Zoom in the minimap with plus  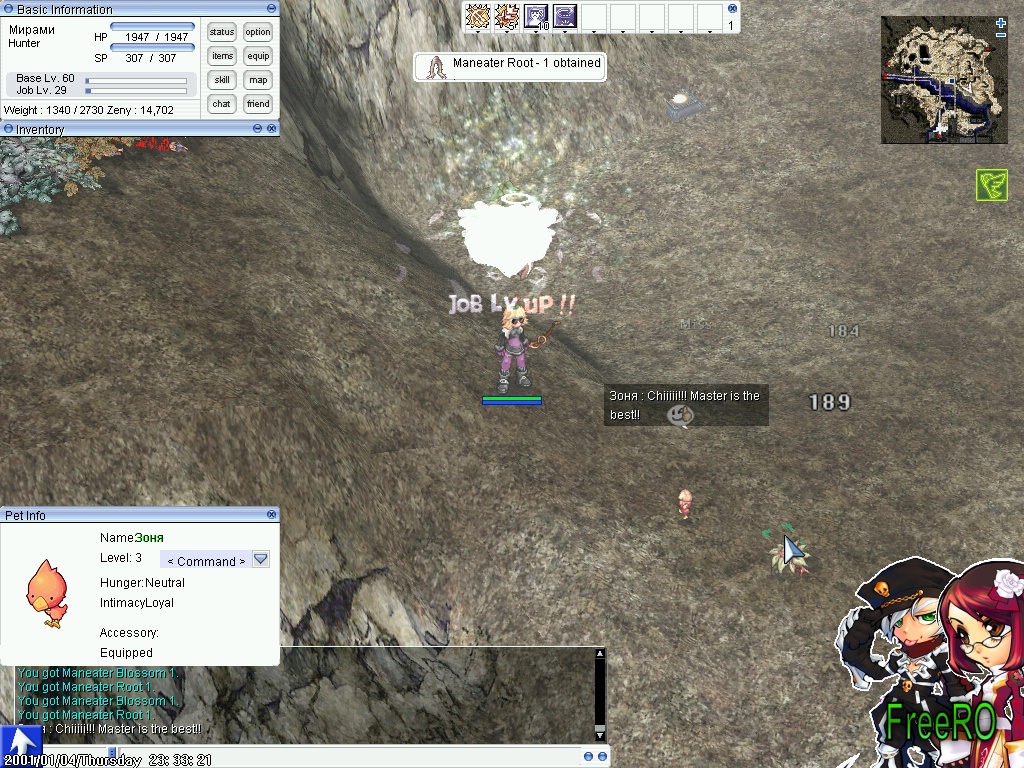(x=1001, y=23)
